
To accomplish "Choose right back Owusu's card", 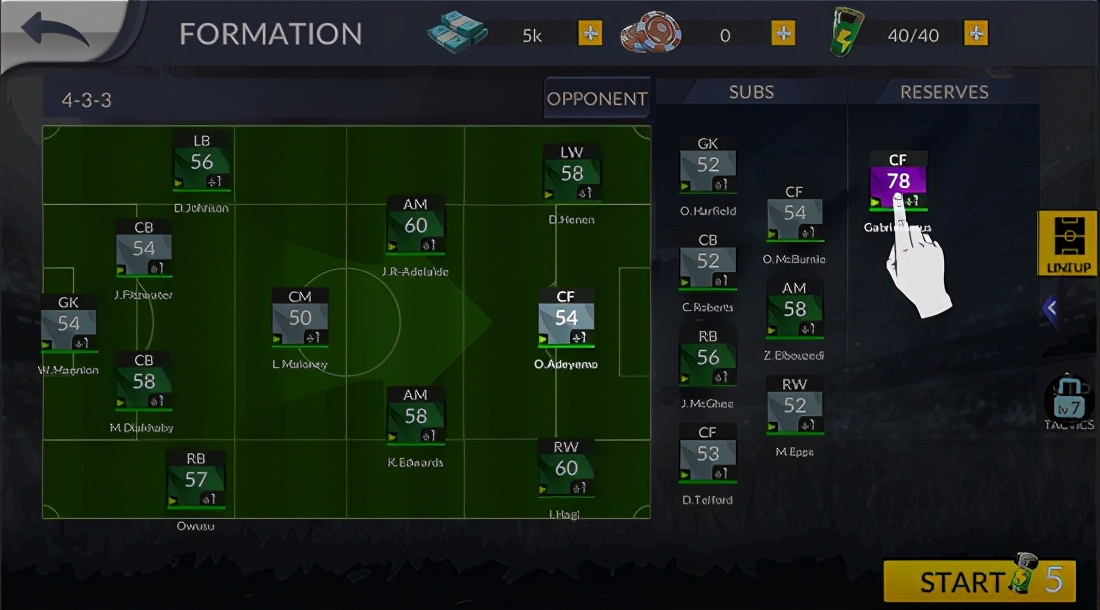I will click(x=196, y=480).
